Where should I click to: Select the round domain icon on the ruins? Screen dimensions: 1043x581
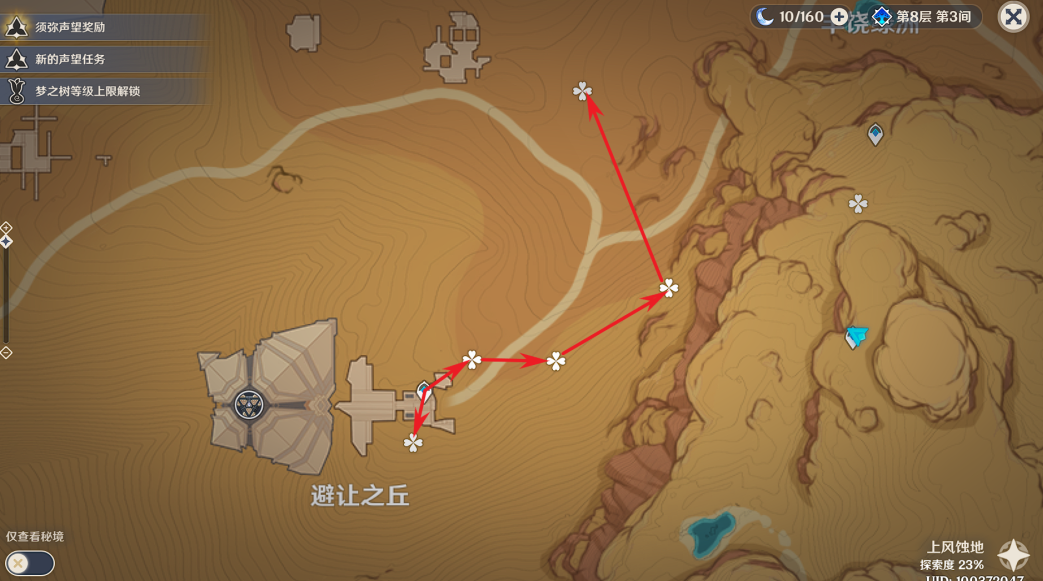pyautogui.click(x=247, y=405)
